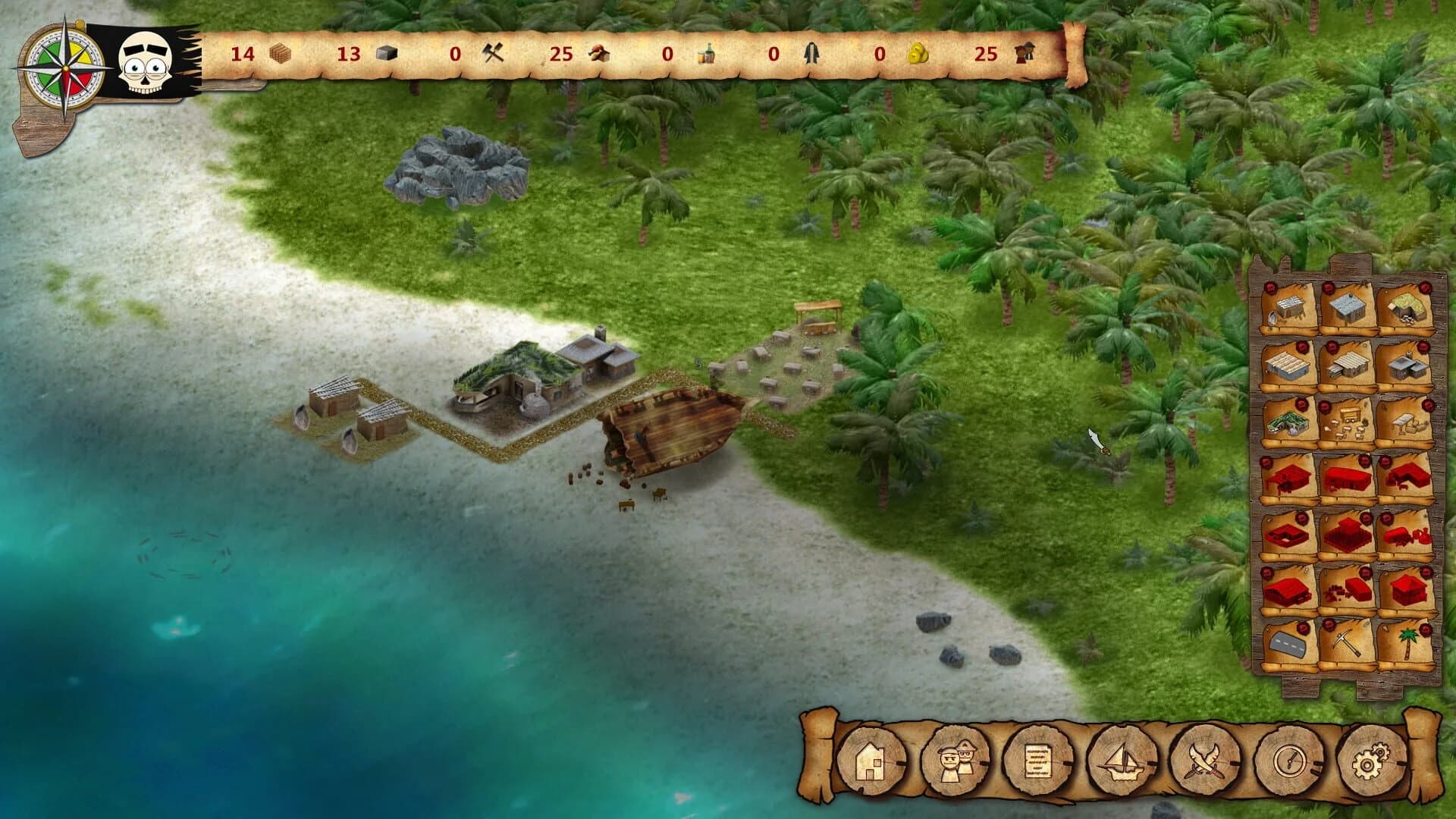The height and width of the screenshot is (819, 1456).
Task: Choose the stone hut from the build menu
Action: point(1348,306)
